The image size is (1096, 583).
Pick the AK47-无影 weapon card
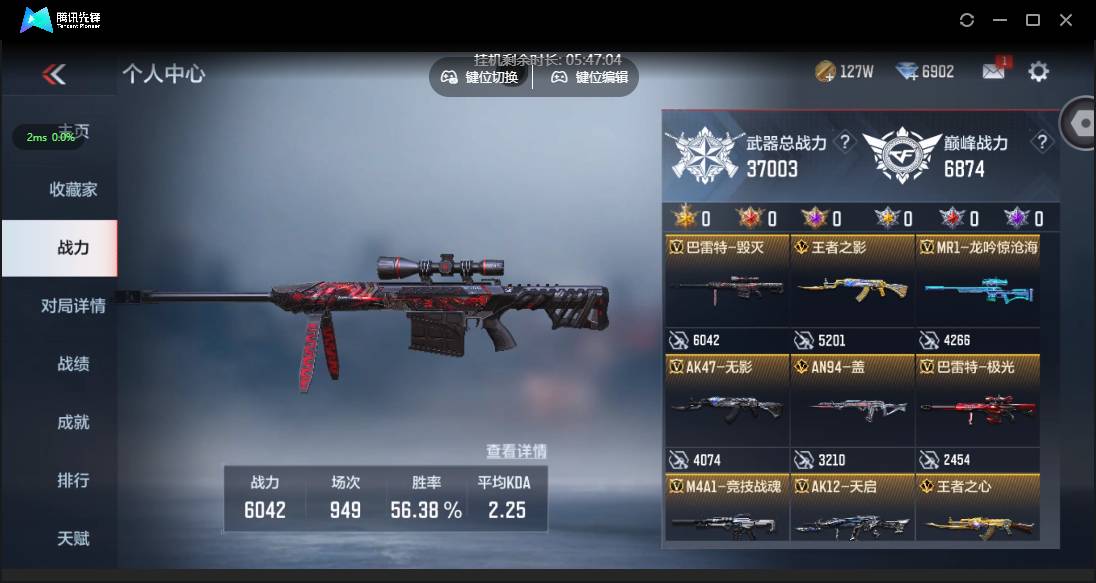click(727, 400)
